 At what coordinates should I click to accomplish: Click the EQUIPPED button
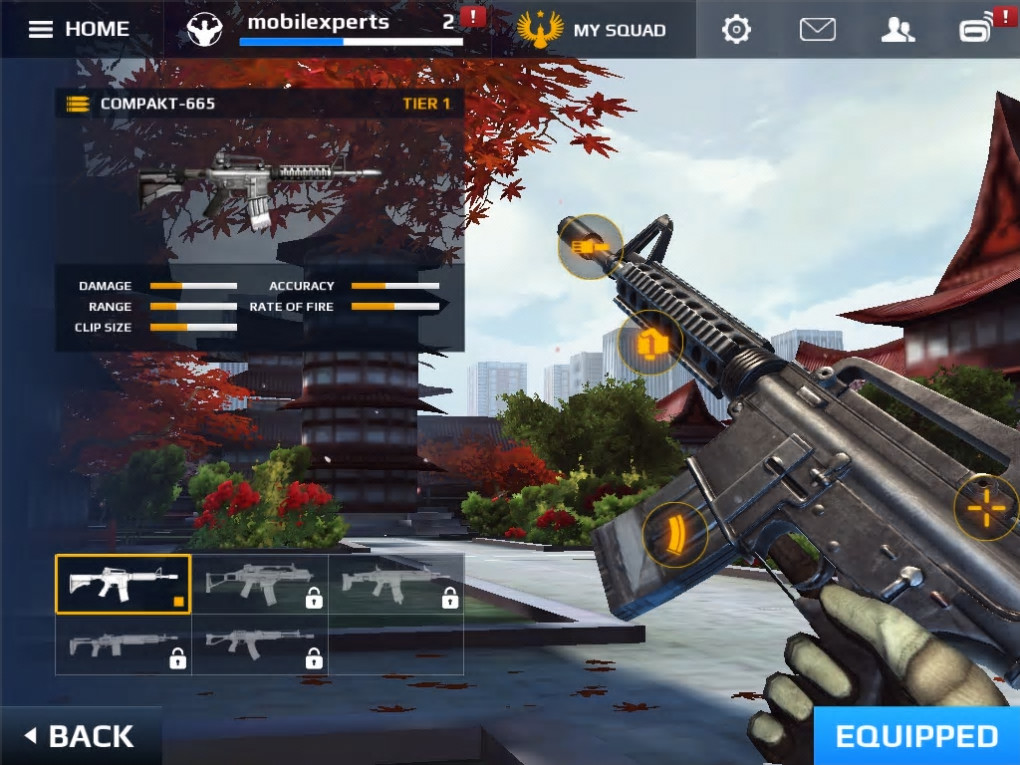916,736
